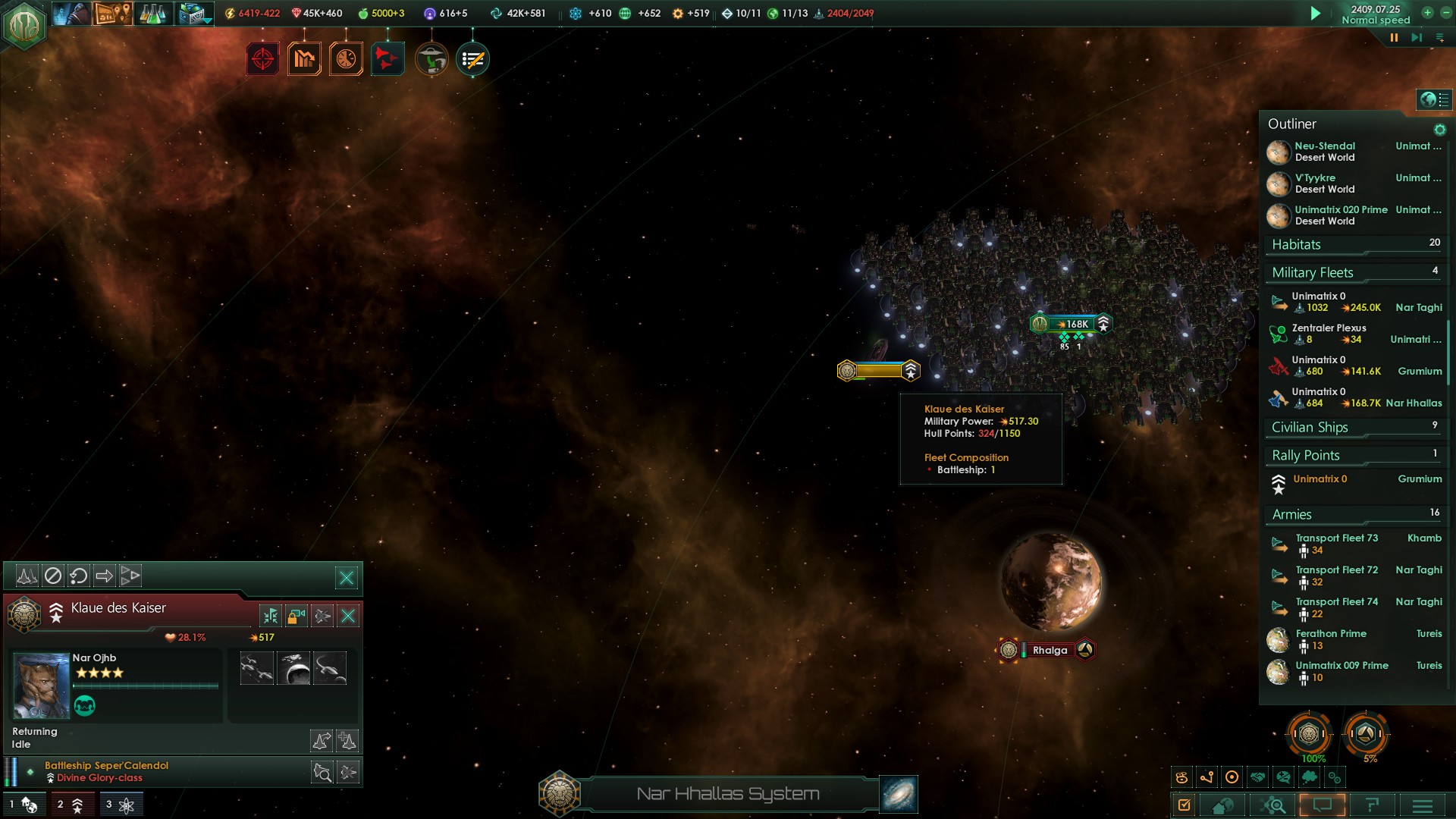Viewport: 1456px width, 819px height.
Task: Open the empire government emblem menu
Action: click(24, 24)
